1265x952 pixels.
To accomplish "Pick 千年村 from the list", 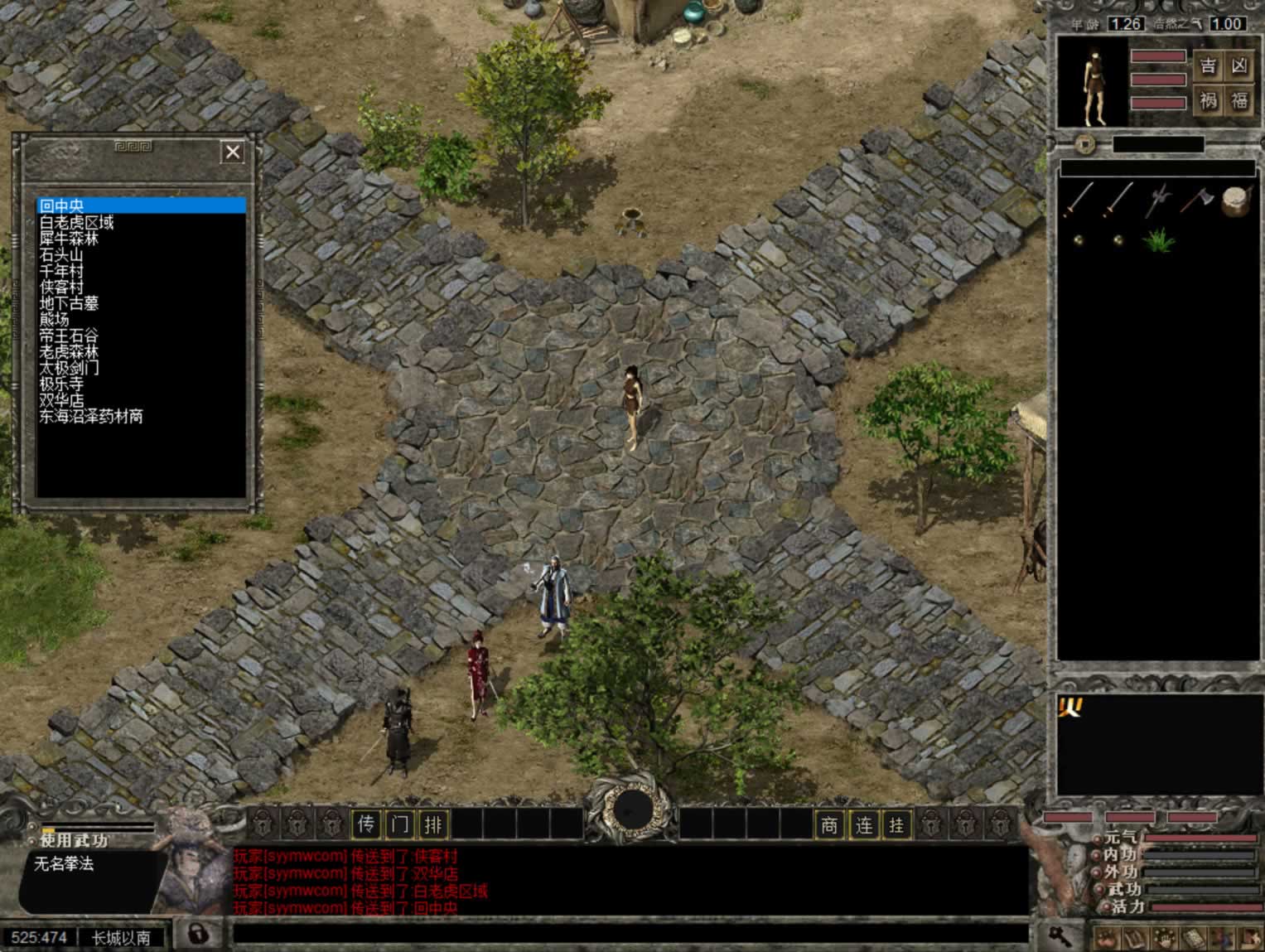I will click(61, 271).
